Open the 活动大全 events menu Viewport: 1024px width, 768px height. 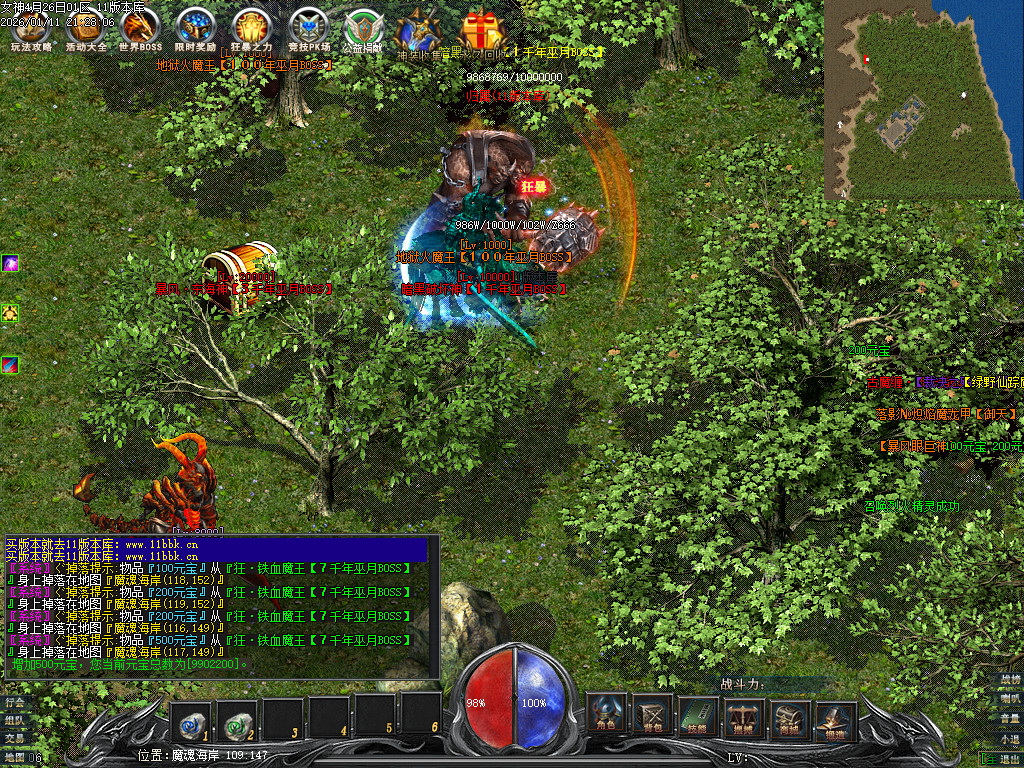tap(85, 30)
